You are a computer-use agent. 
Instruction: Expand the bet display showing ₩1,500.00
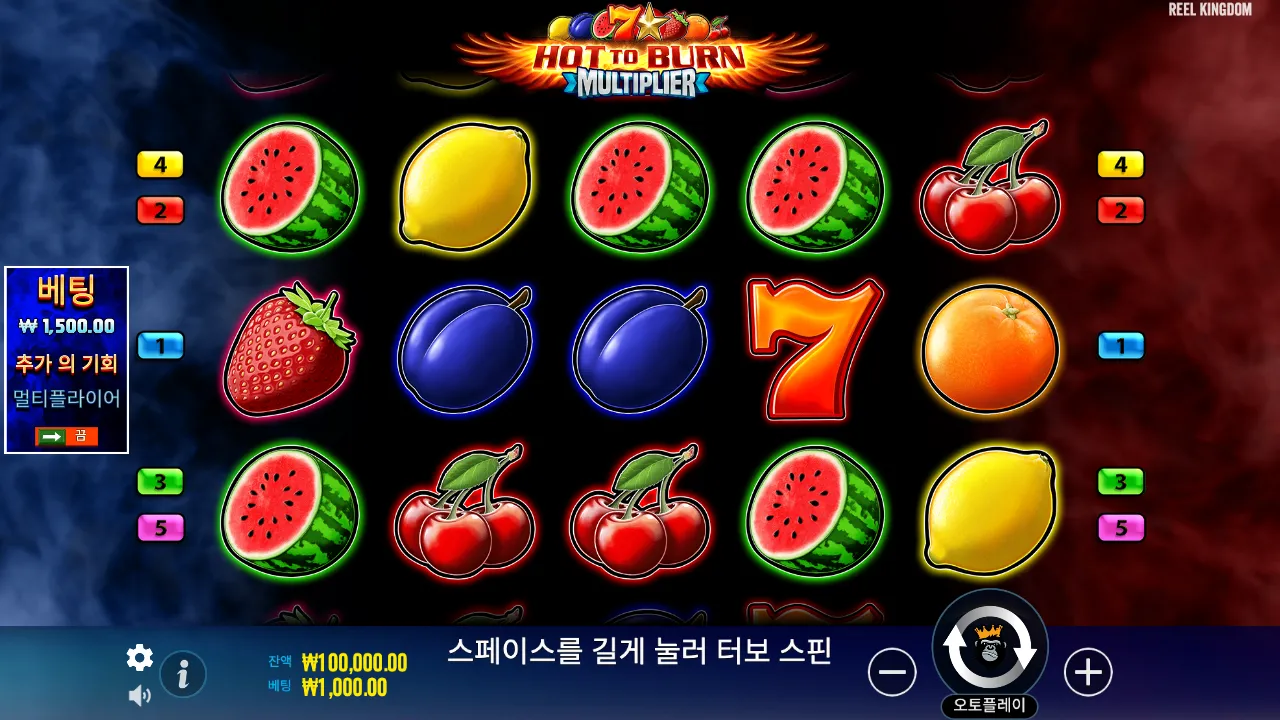[x=66, y=326]
